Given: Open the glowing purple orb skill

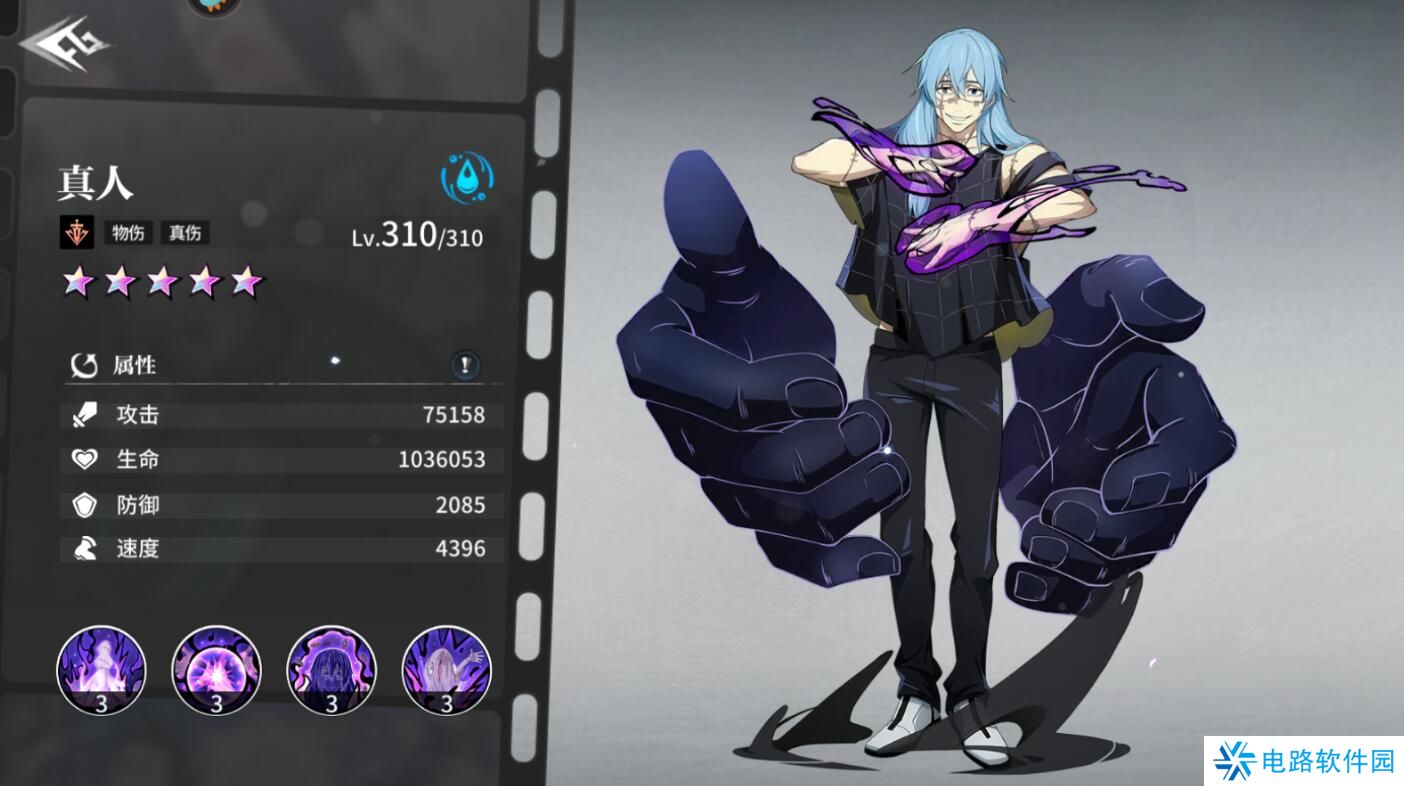Looking at the screenshot, I should click(x=216, y=669).
